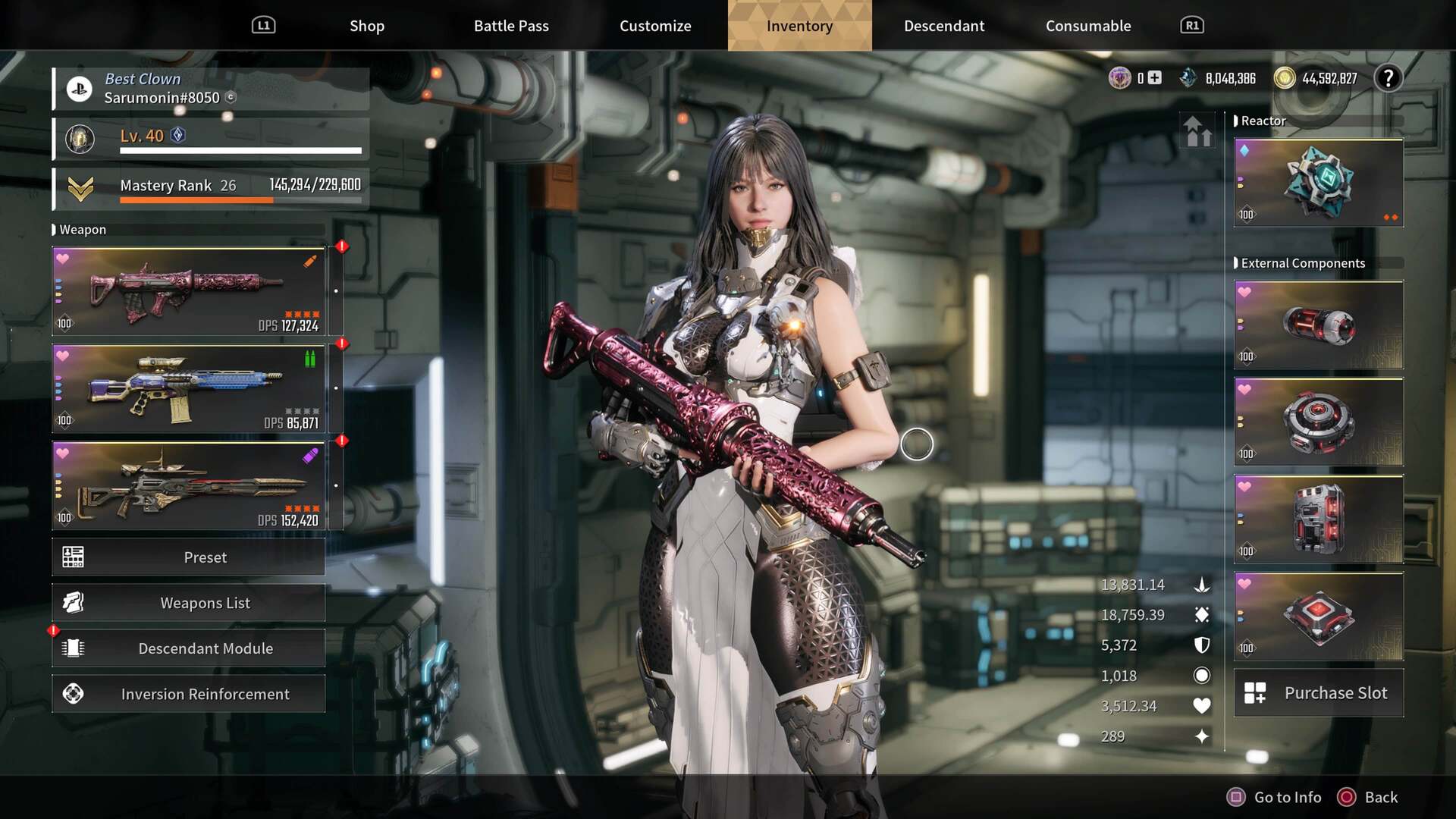This screenshot has width=1456, height=819.
Task: Go to the Customize tab
Action: pos(655,26)
